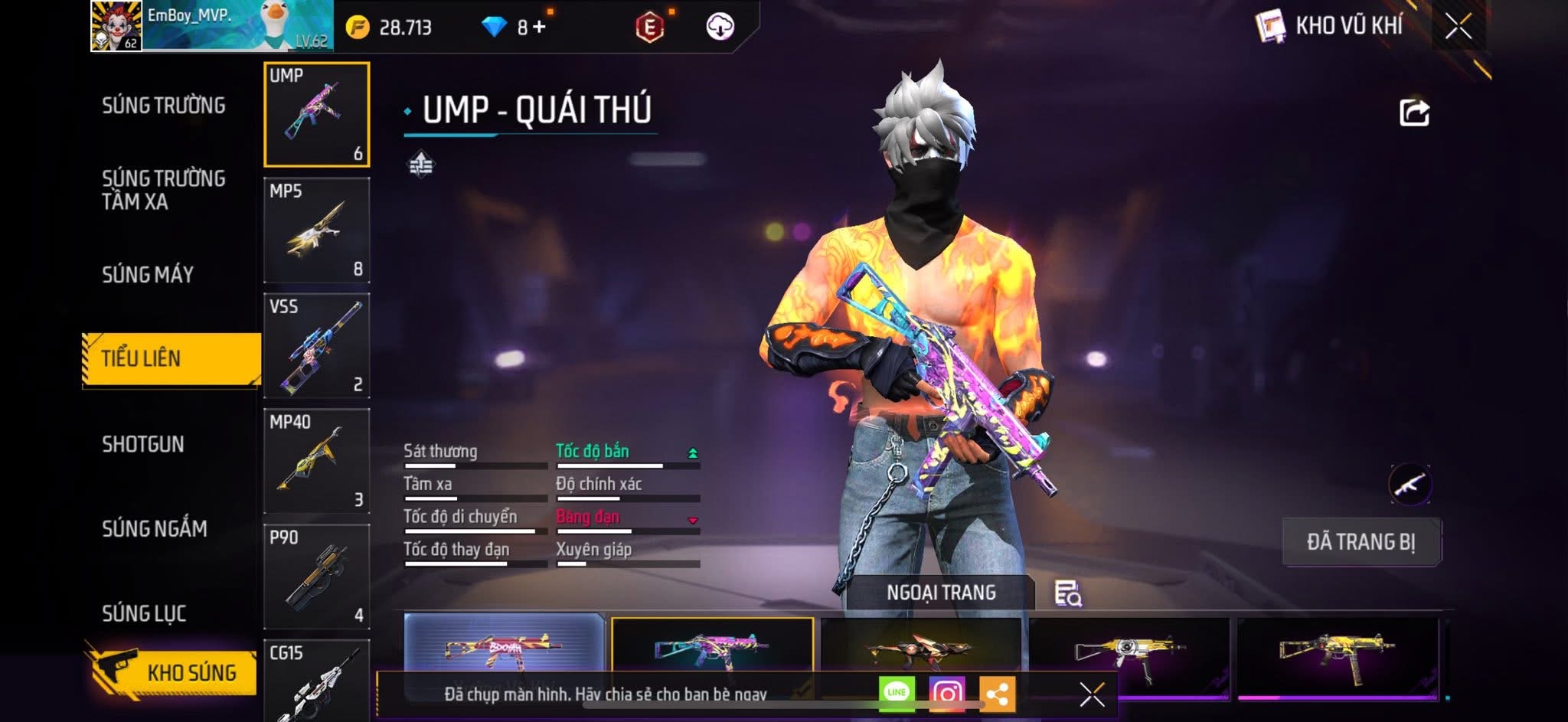The height and width of the screenshot is (722, 1568).
Task: Close the Kho Vũ Khí screen
Action: click(1459, 27)
